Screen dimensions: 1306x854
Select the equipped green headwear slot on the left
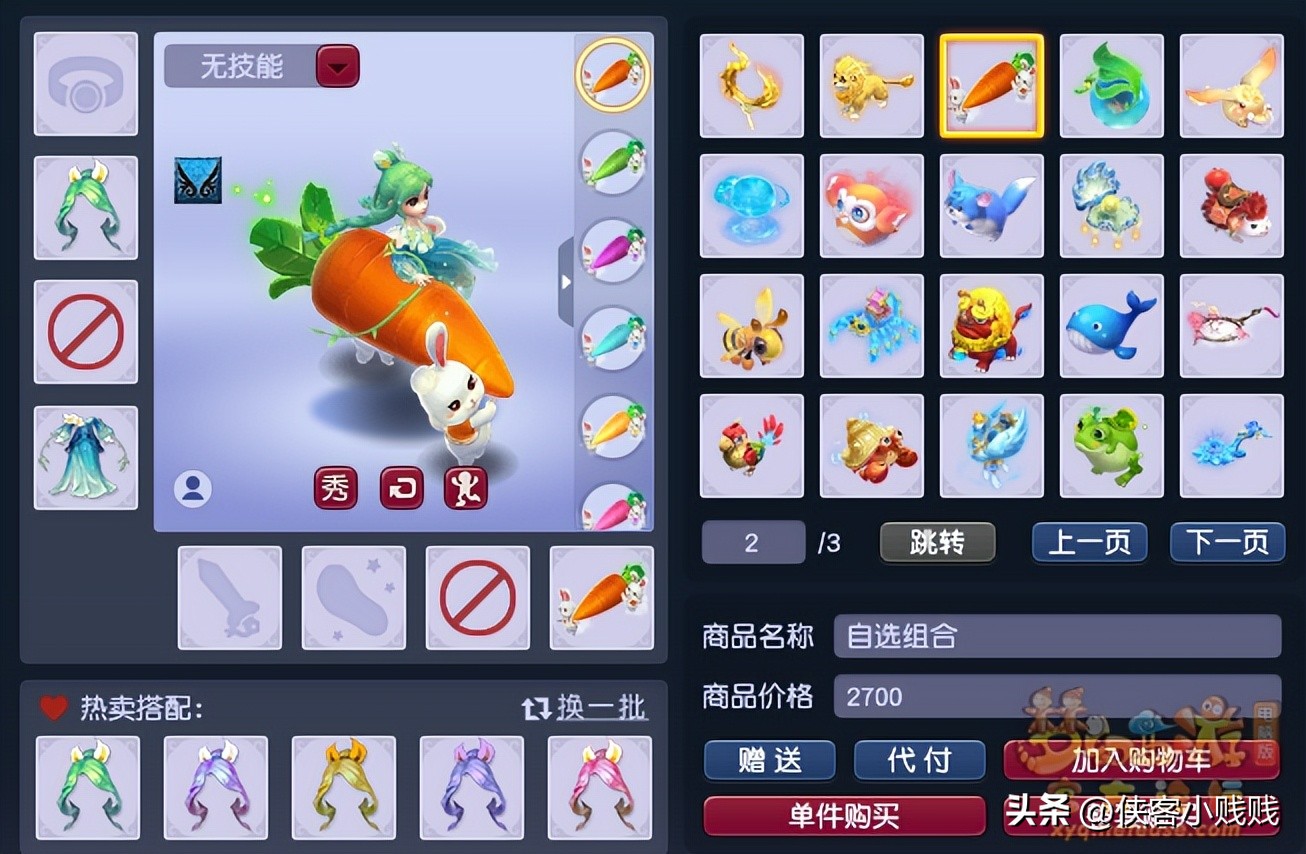coord(85,207)
